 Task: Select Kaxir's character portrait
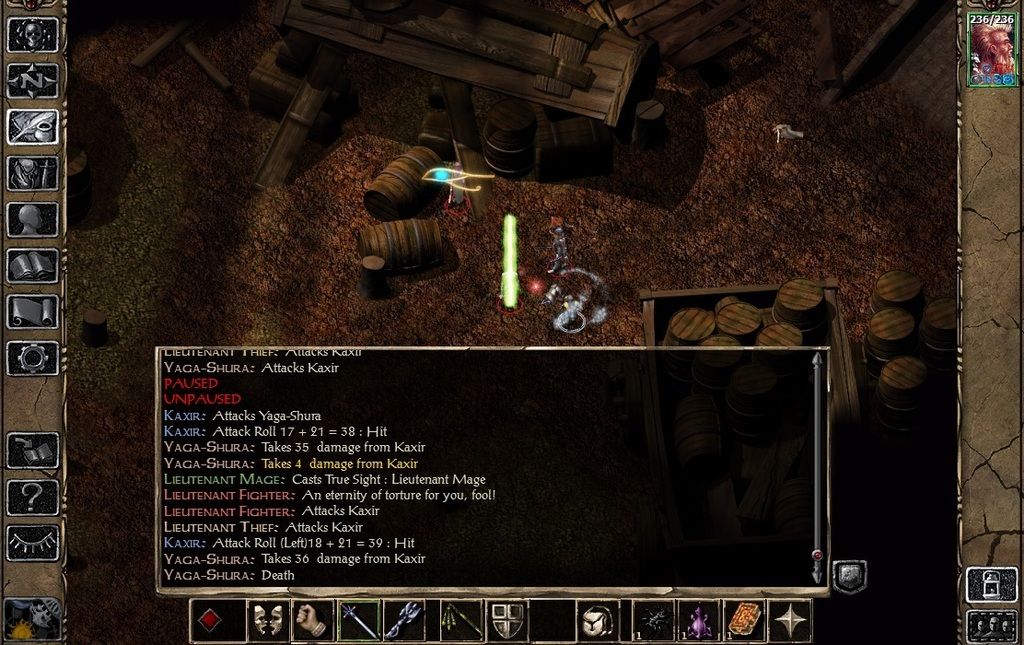pos(992,52)
